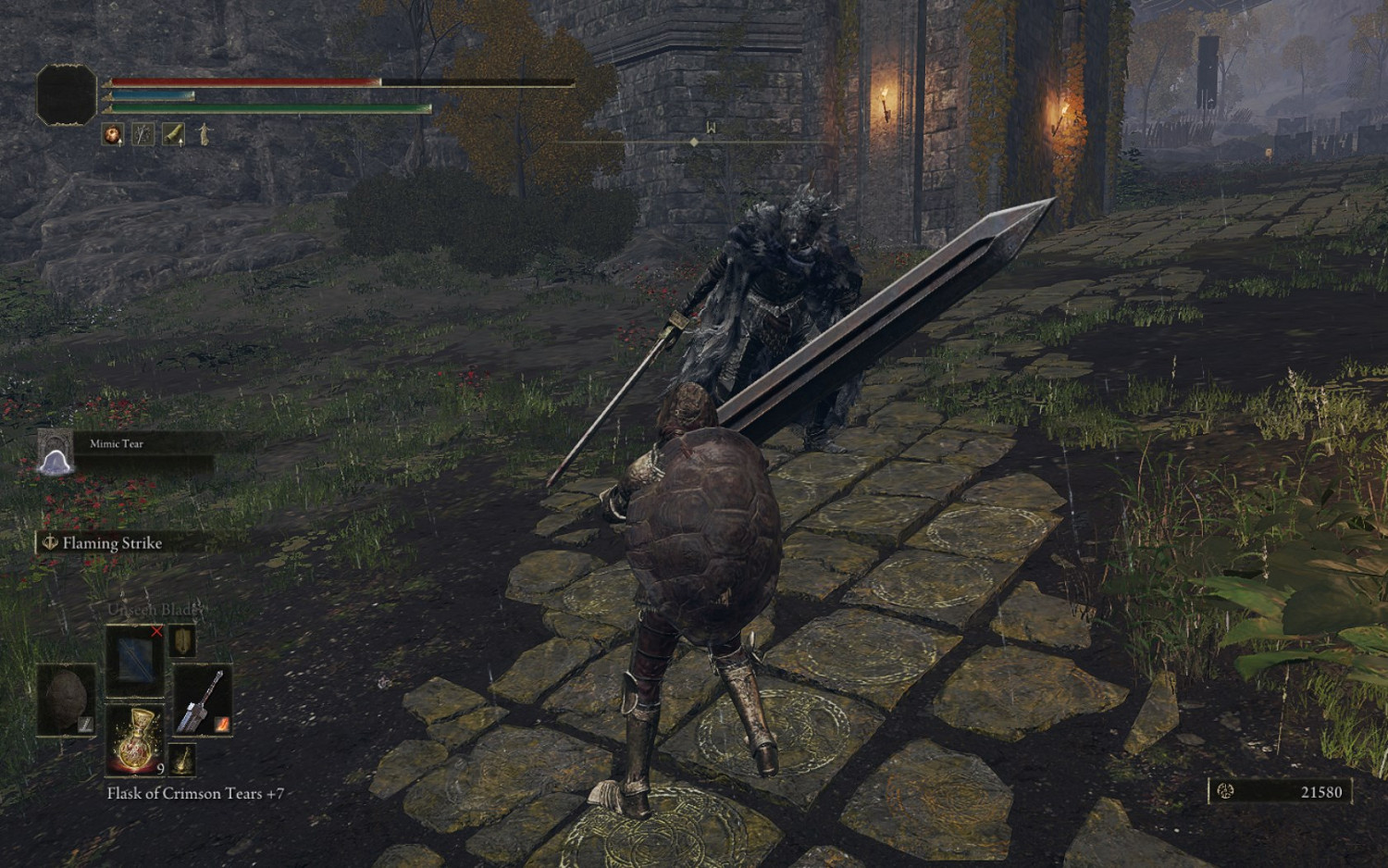Click the flask count number 9

pyautogui.click(x=160, y=768)
